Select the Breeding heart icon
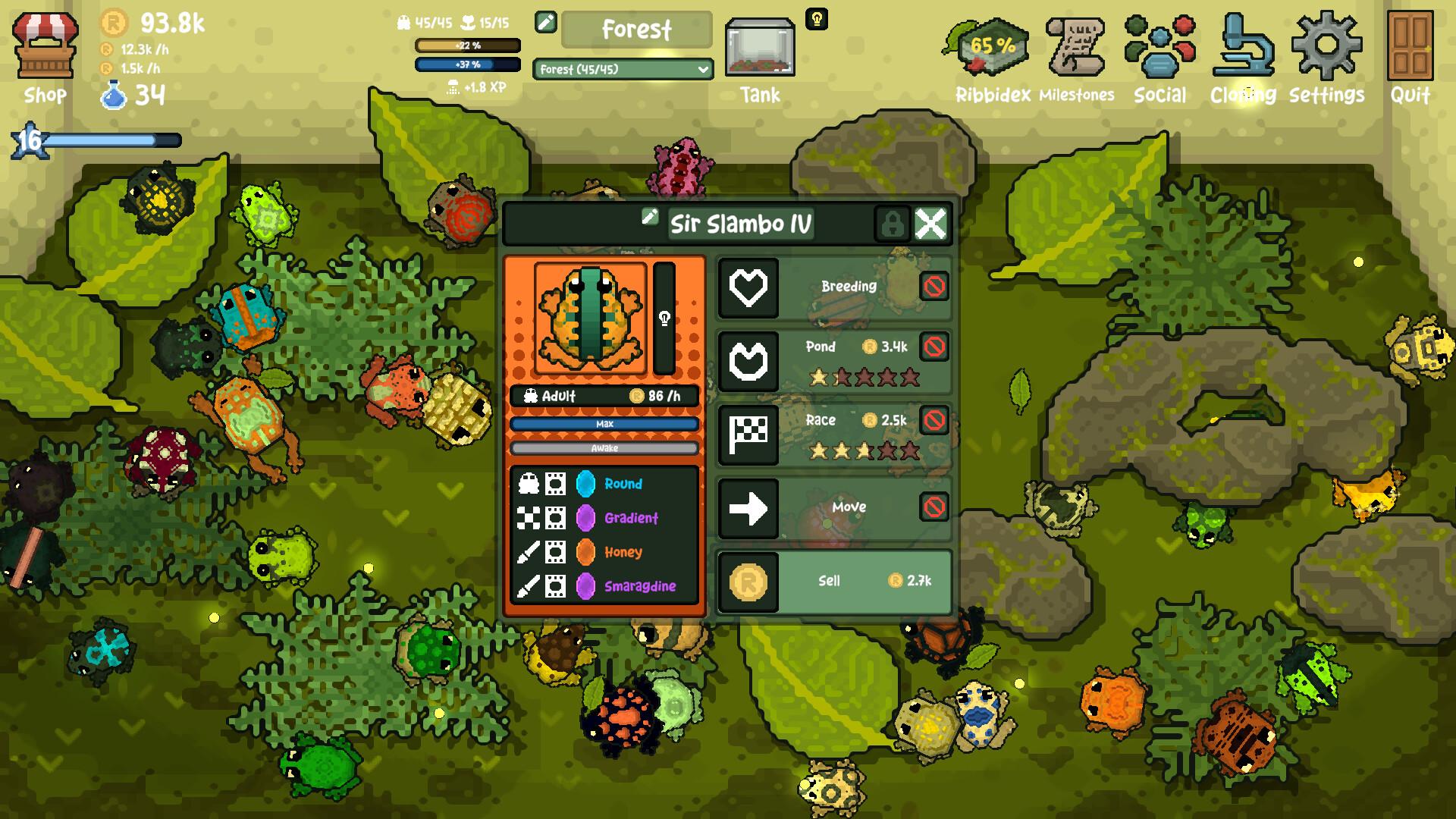The image size is (1456, 819). coord(749,288)
